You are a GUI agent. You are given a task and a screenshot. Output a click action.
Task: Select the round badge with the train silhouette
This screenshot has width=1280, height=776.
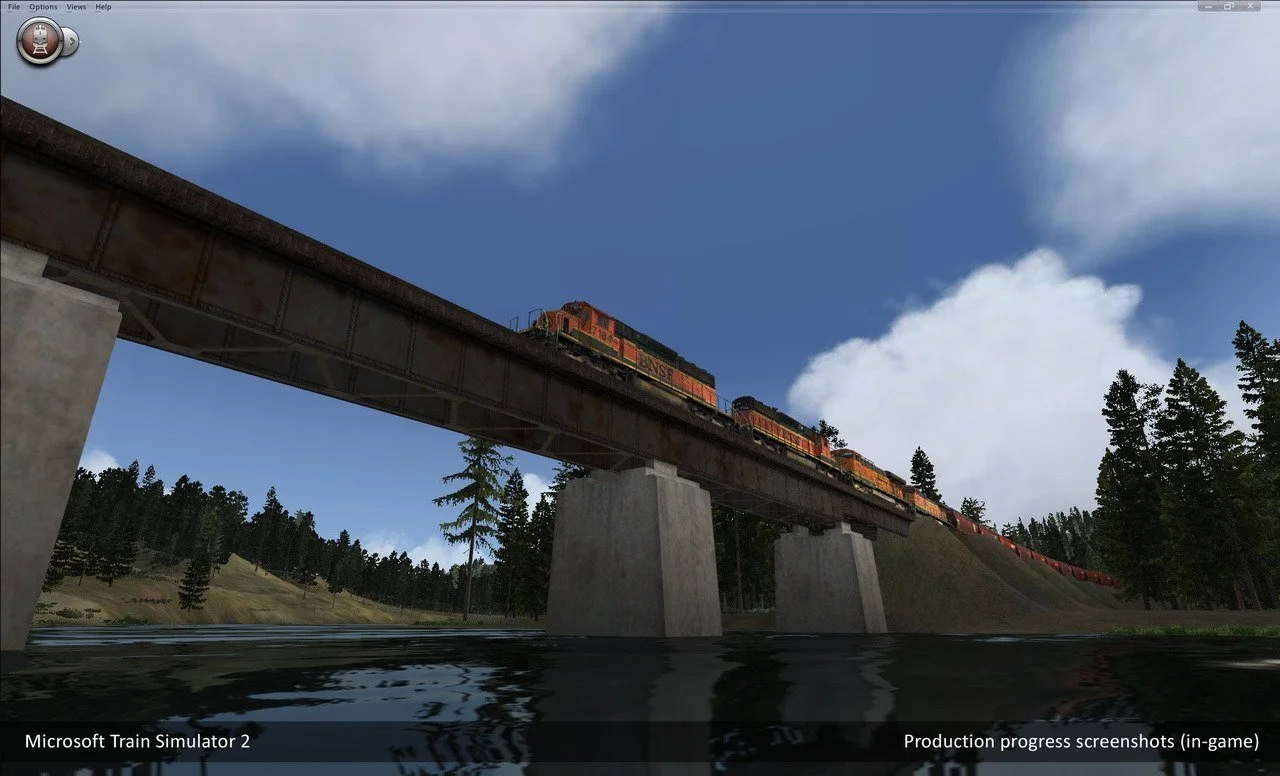pos(40,42)
